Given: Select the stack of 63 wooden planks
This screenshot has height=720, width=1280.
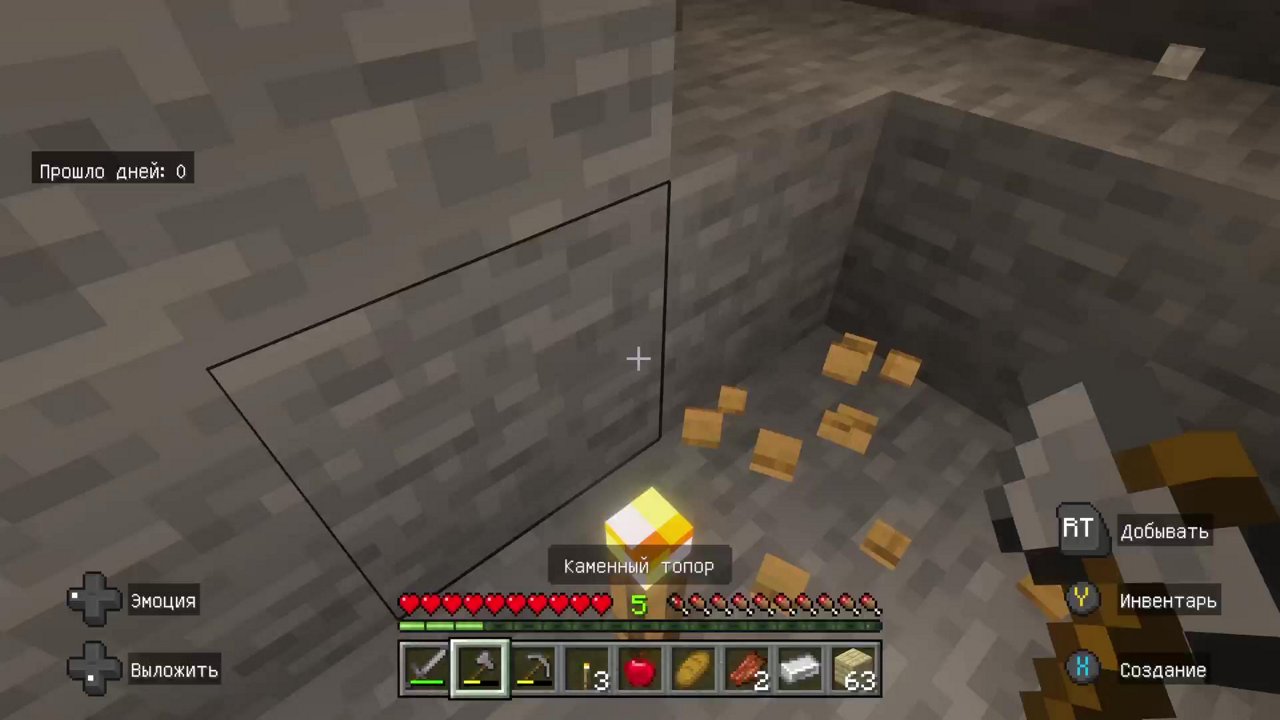Looking at the screenshot, I should point(852,668).
